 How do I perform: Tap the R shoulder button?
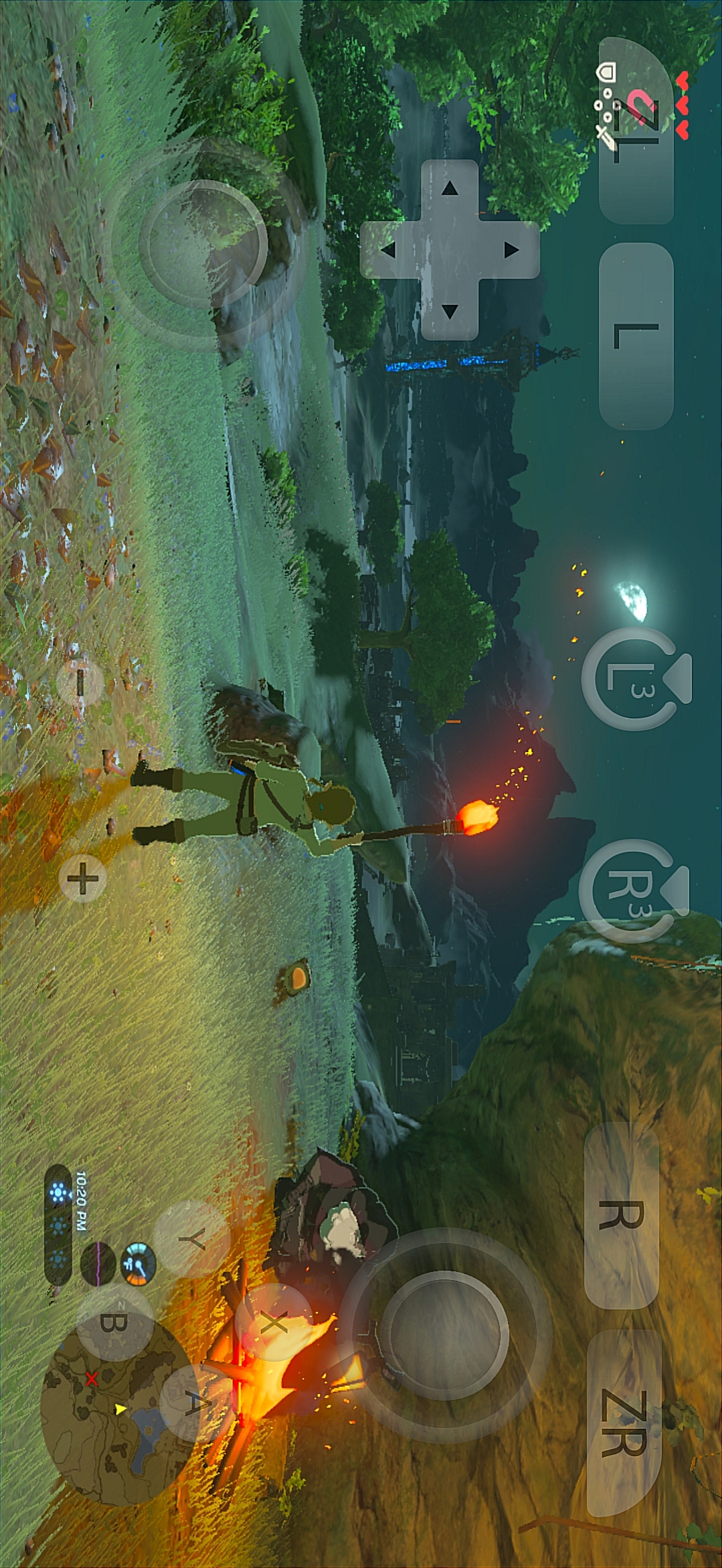(621, 1215)
